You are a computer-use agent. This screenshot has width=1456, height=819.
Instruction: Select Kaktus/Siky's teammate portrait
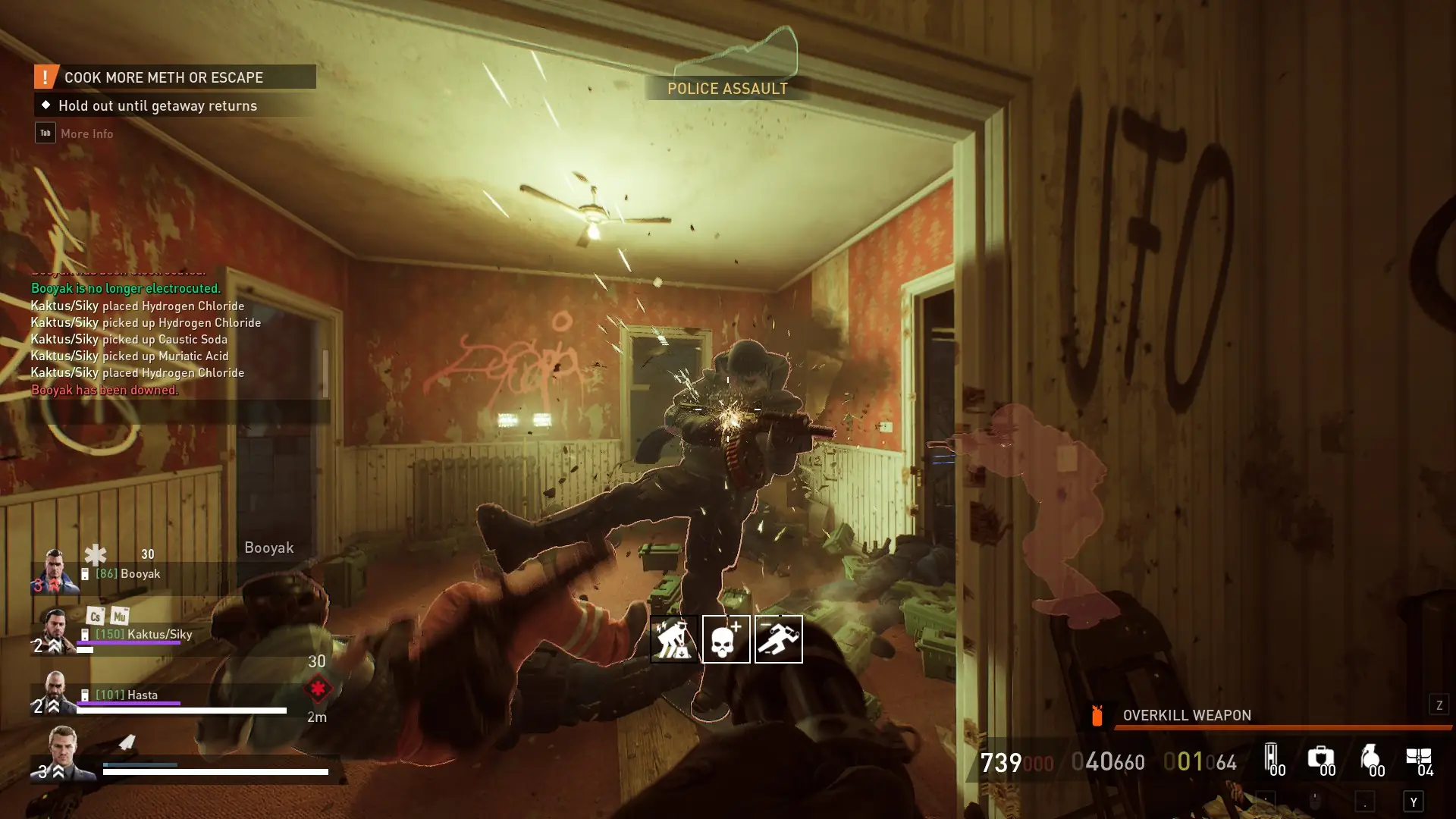pos(55,631)
